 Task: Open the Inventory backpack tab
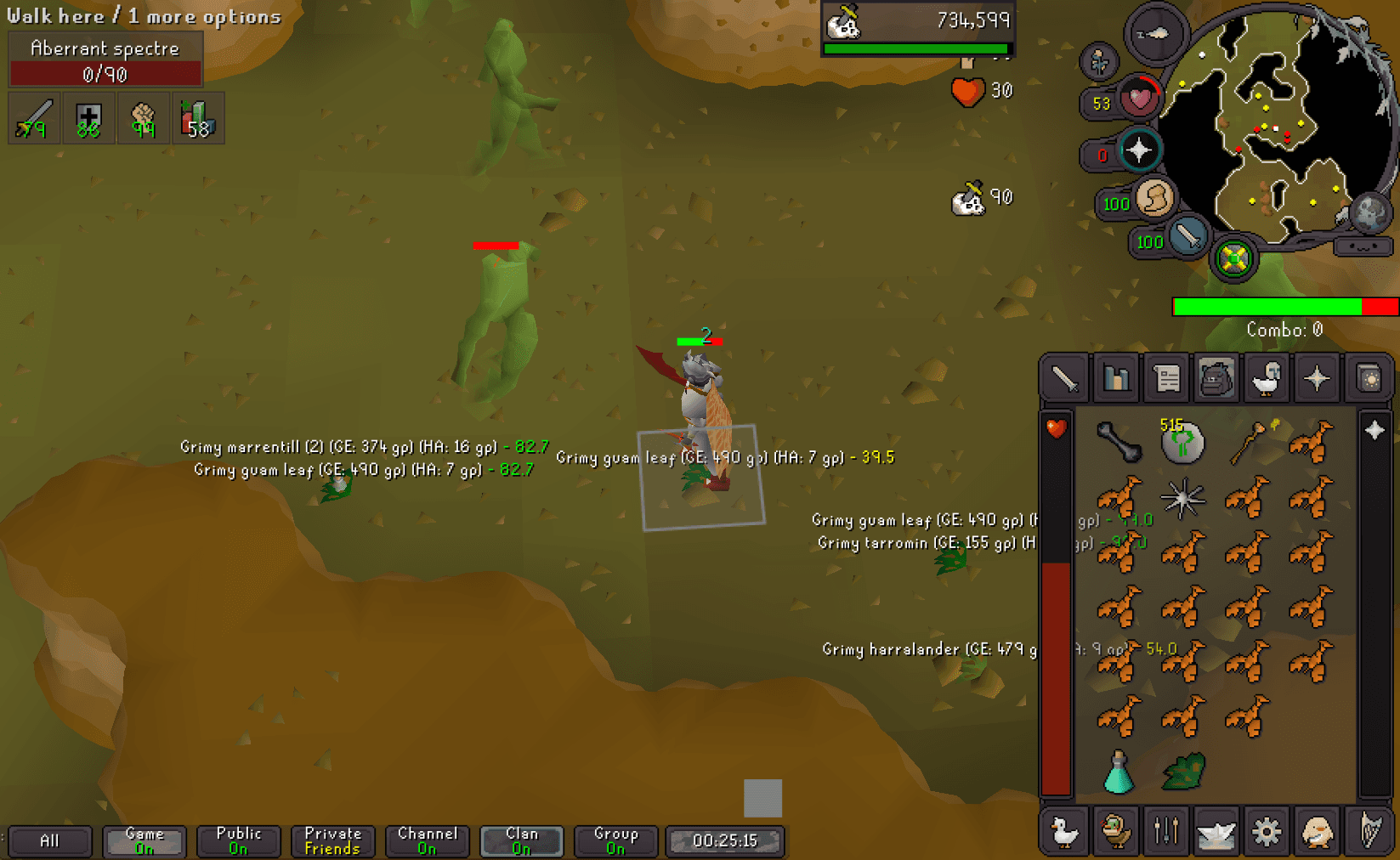(1215, 378)
